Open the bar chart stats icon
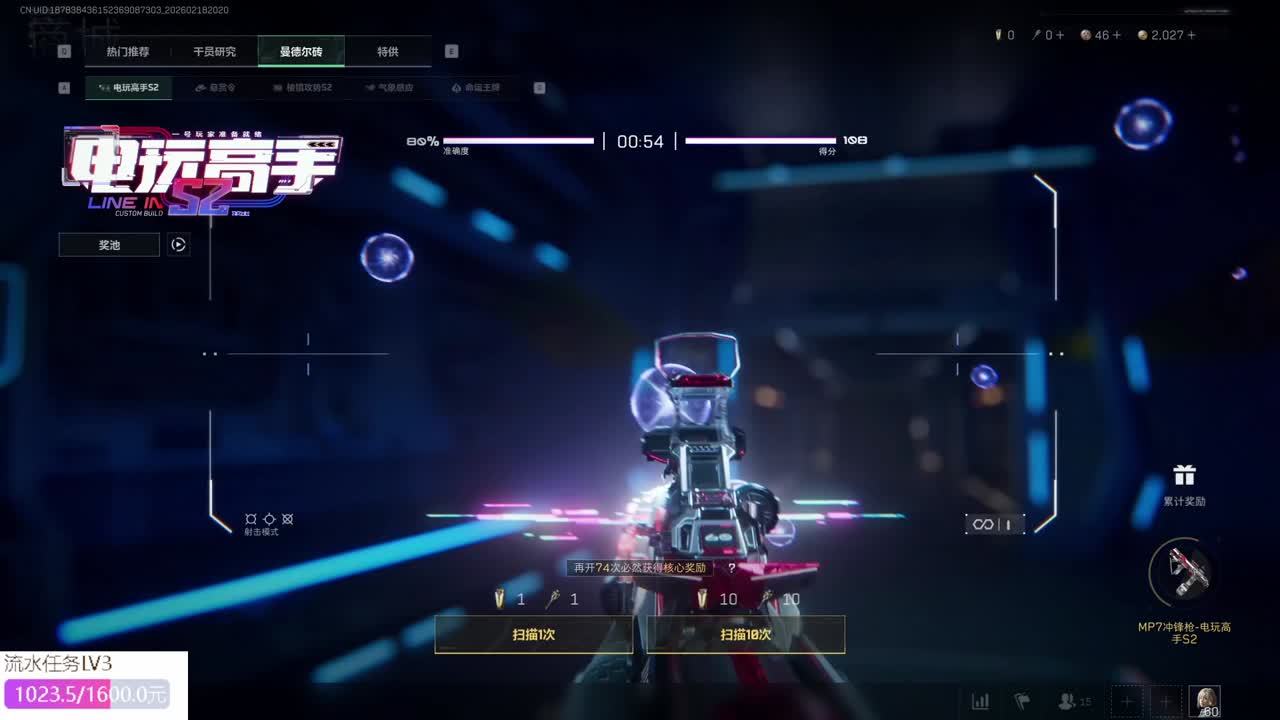The image size is (1280, 720). 981,701
